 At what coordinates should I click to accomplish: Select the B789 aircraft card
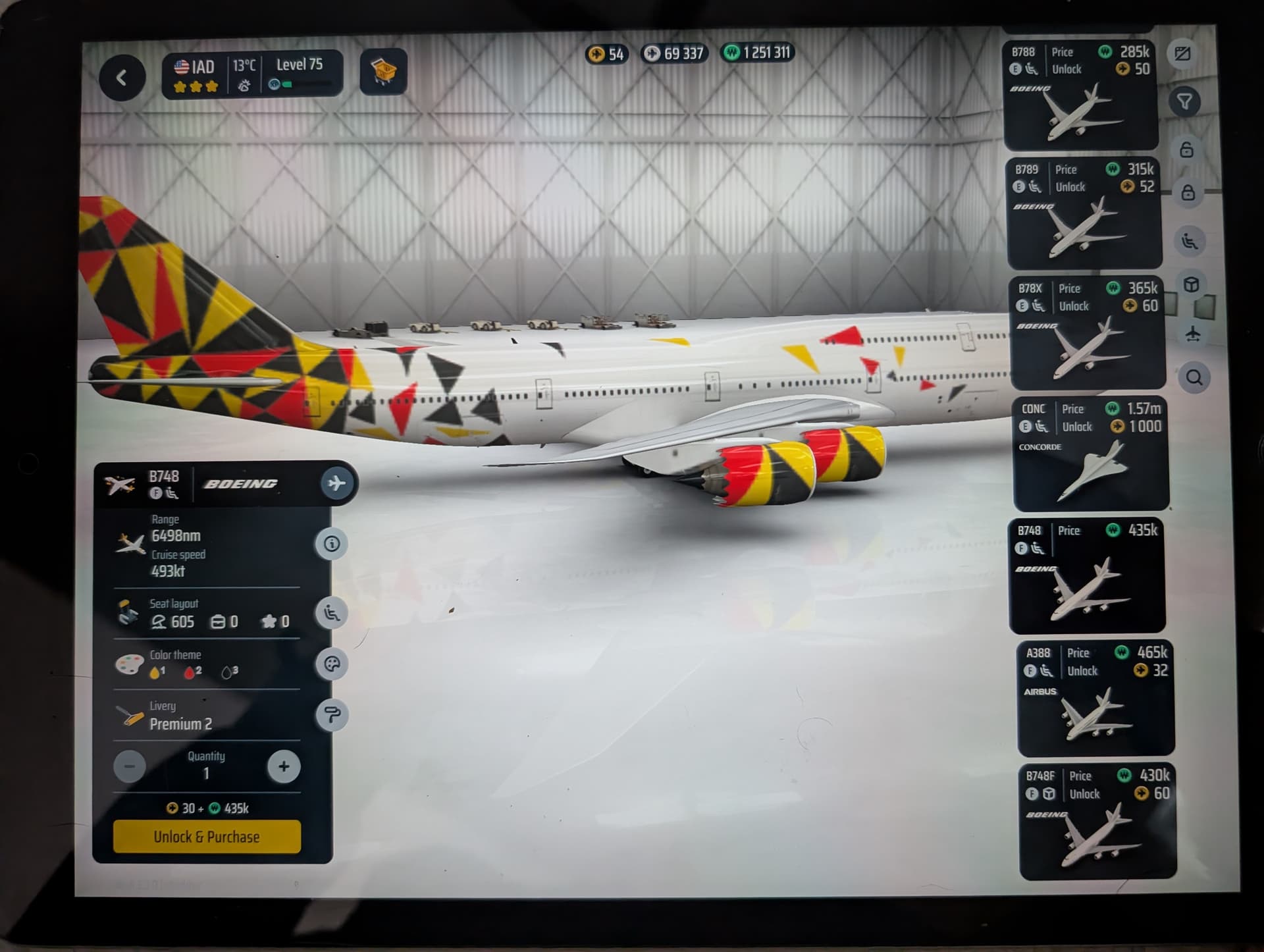pos(1084,213)
